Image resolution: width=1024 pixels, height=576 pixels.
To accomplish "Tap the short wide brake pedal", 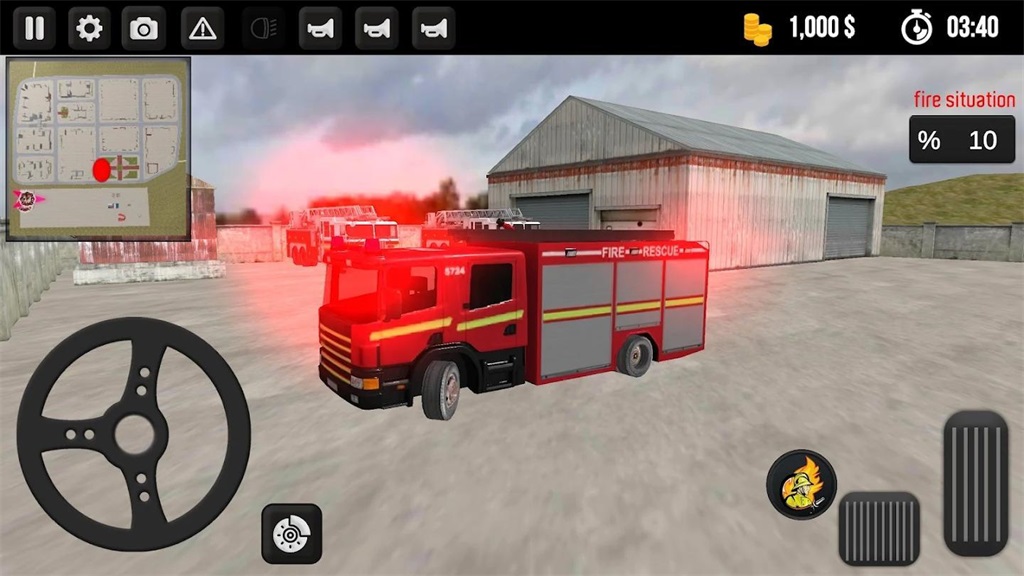I will (x=879, y=529).
